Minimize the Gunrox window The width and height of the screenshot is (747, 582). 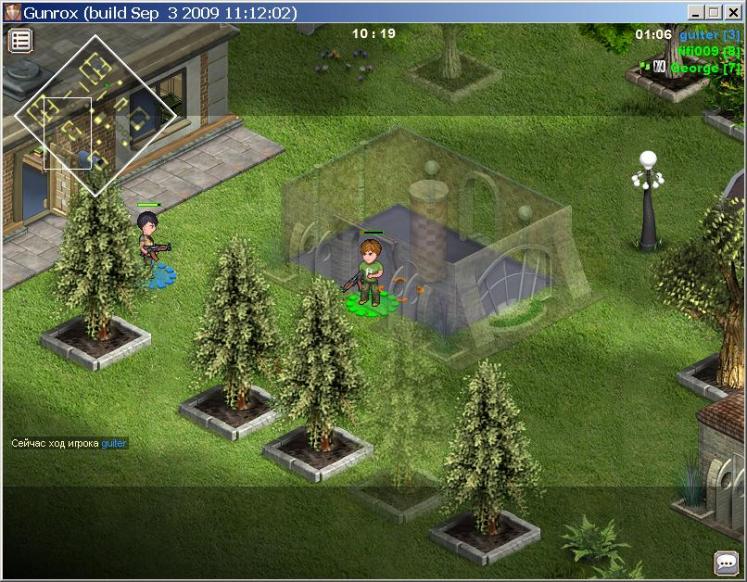[696, 12]
